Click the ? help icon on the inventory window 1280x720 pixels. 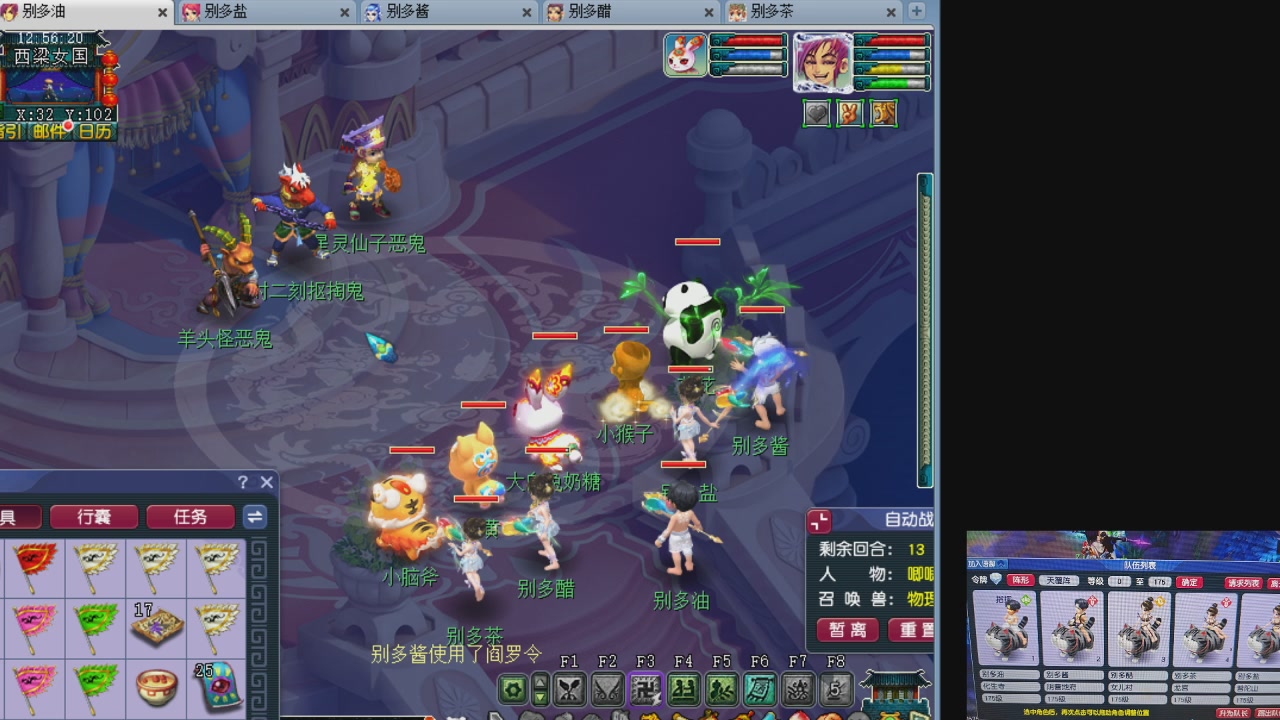(243, 482)
